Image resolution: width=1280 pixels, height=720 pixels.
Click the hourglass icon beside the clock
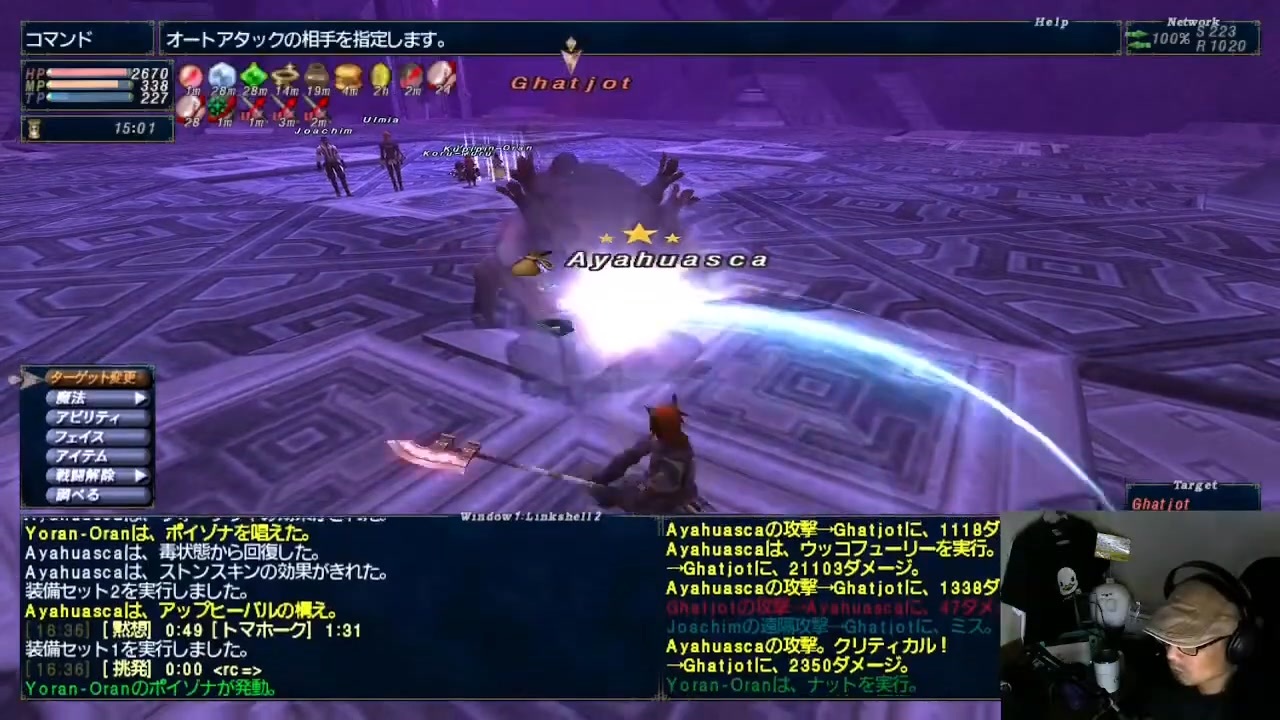pyautogui.click(x=33, y=128)
